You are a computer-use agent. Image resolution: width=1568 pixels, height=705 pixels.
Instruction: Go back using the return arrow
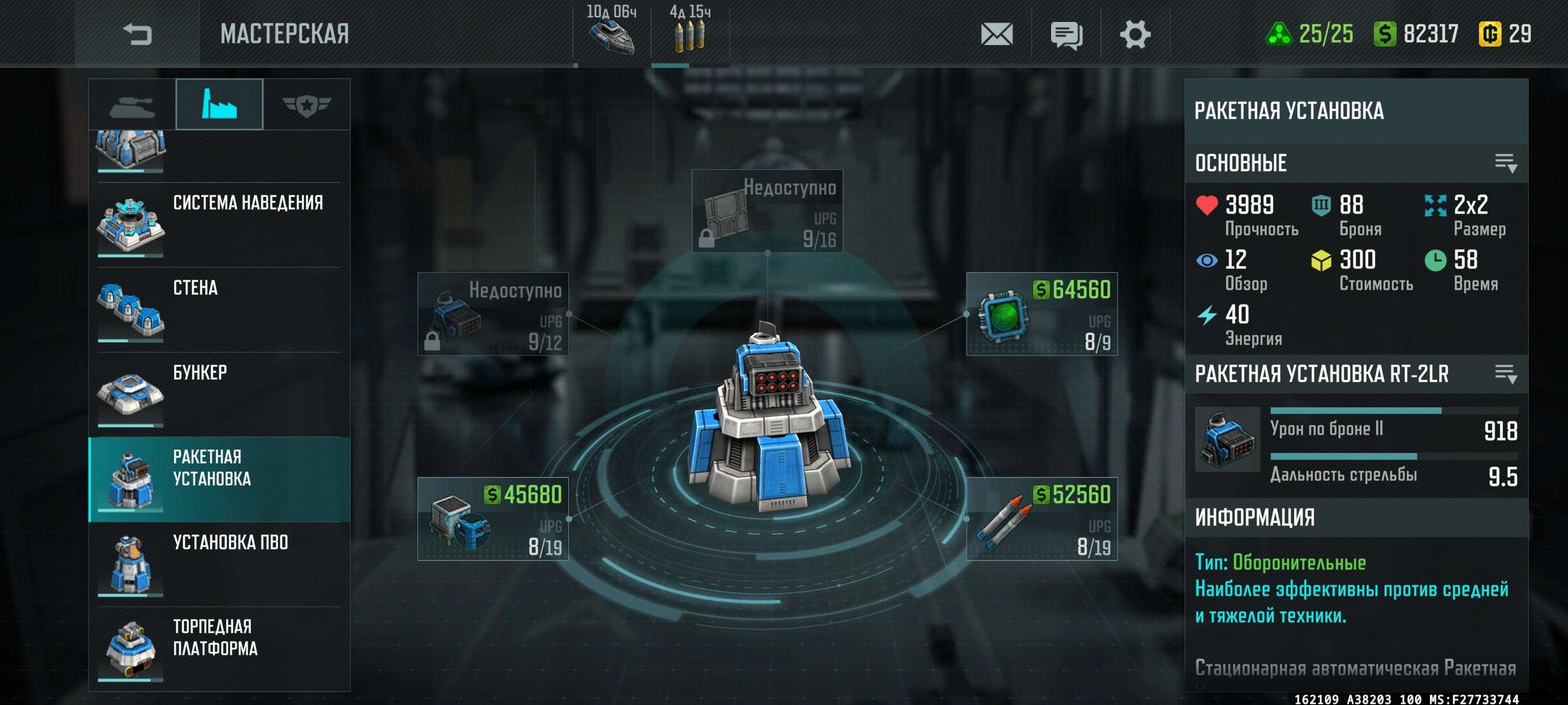[137, 34]
